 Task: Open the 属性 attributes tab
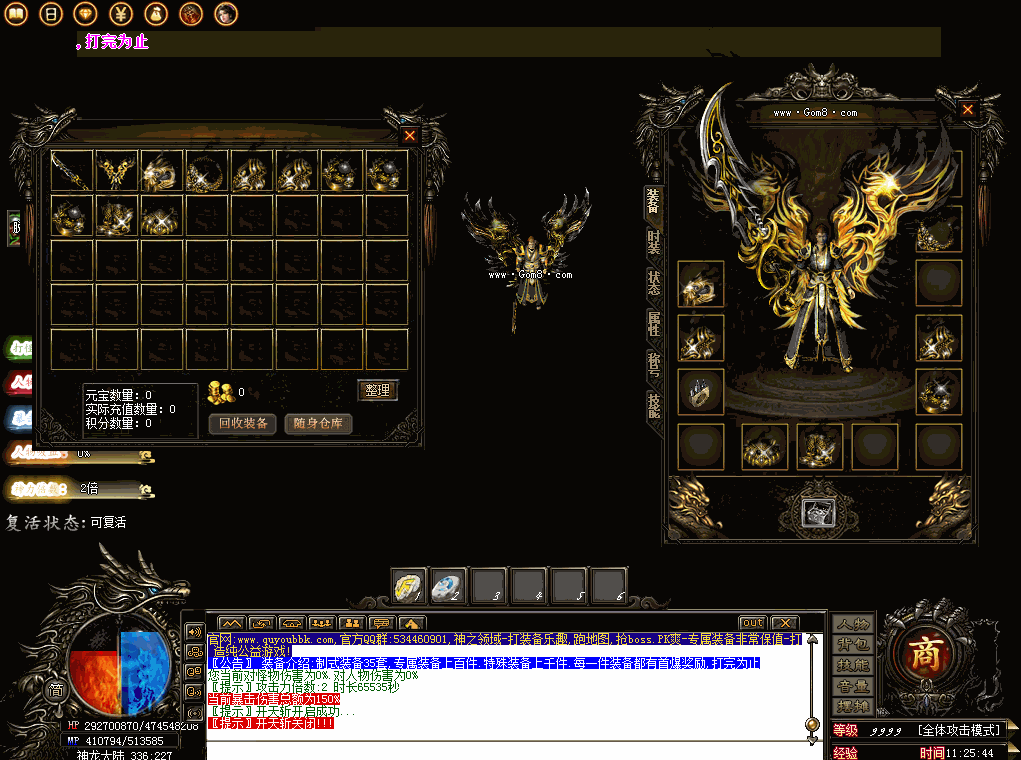(653, 323)
